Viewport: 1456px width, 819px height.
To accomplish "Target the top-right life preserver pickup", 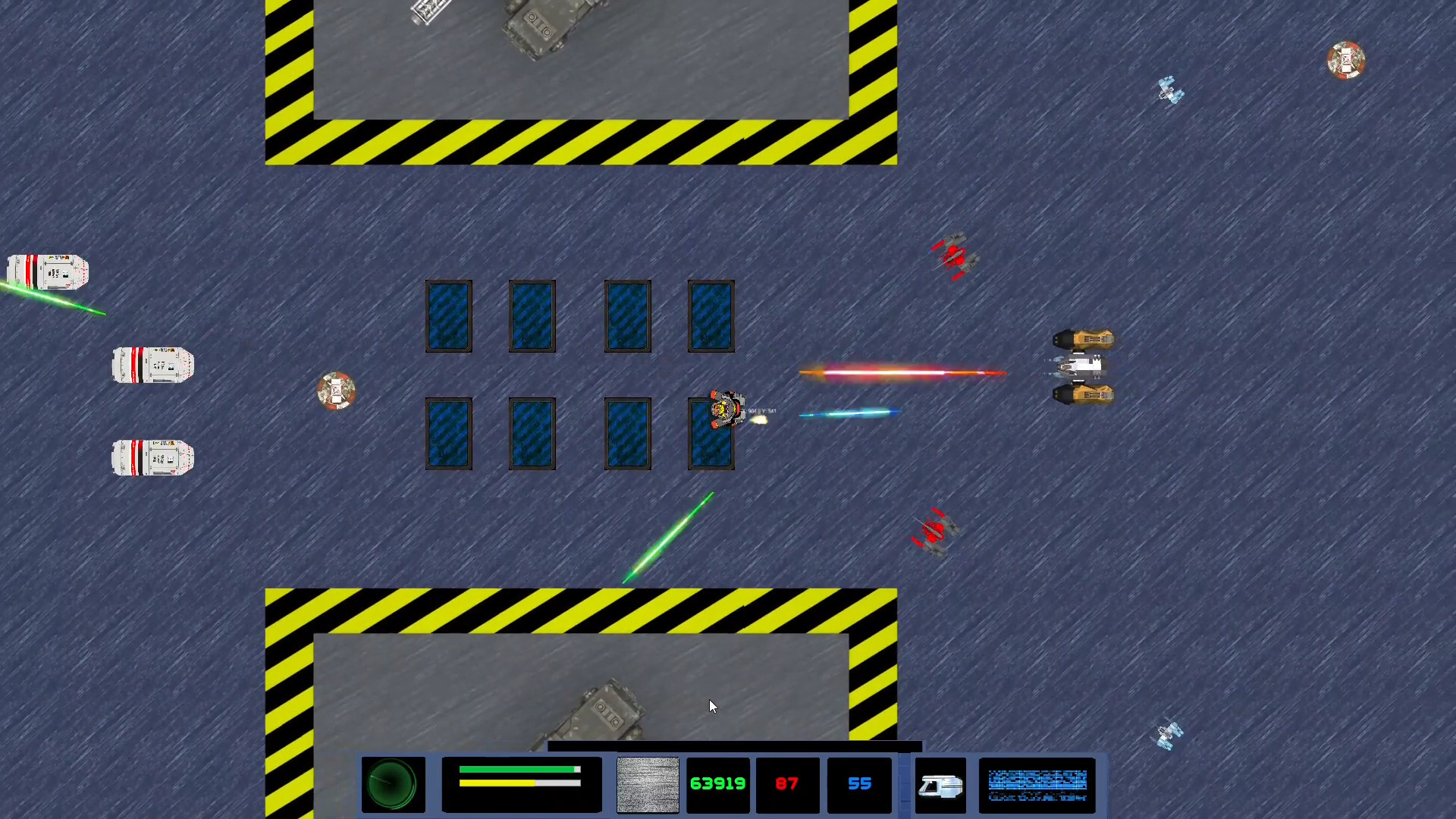I will point(1346,61).
